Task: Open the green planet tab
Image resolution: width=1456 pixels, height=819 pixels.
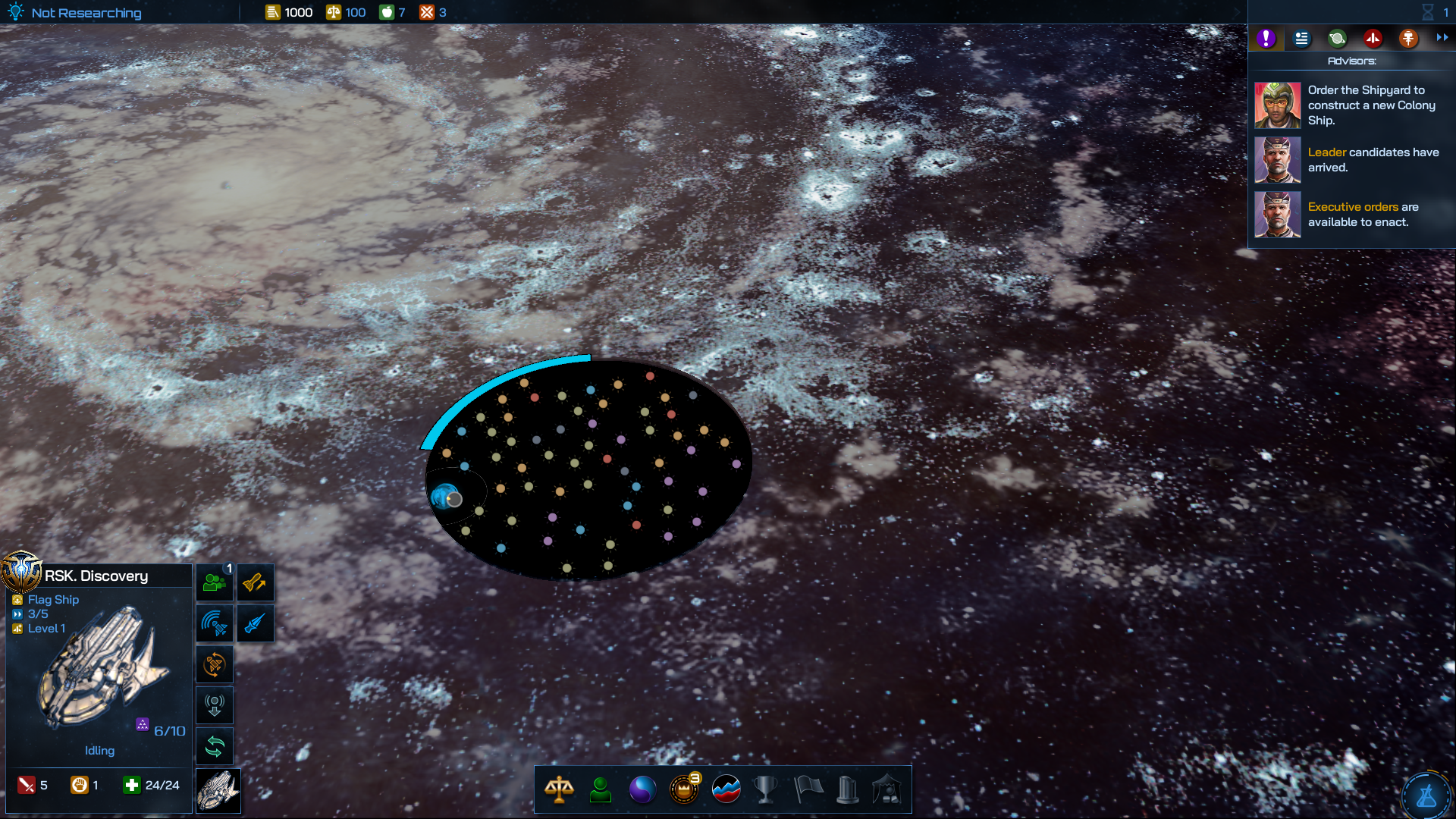Action: [1337, 38]
